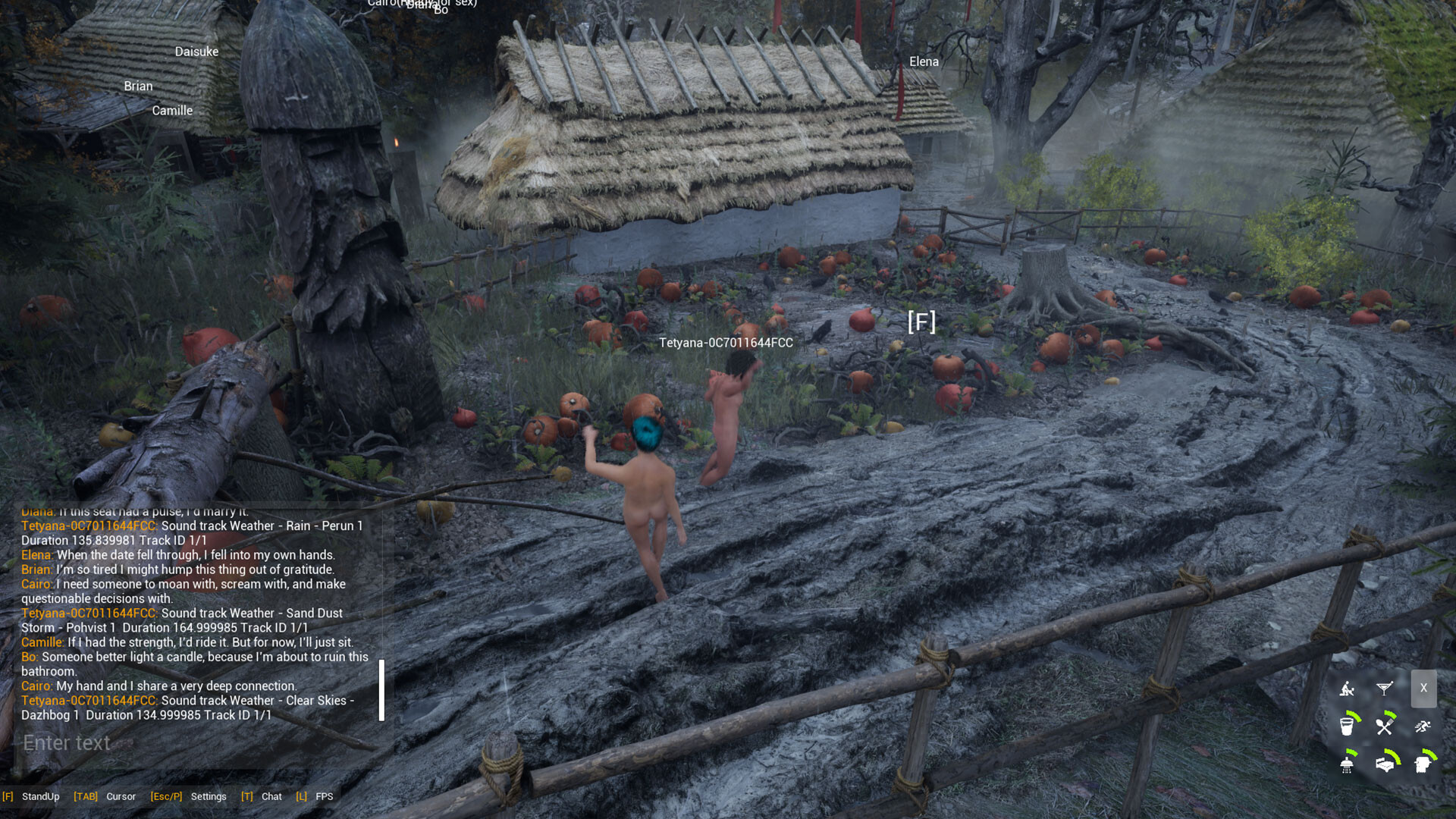Select the shower hygiene icon
Viewport: 1456px width, 819px height.
[x=1348, y=763]
